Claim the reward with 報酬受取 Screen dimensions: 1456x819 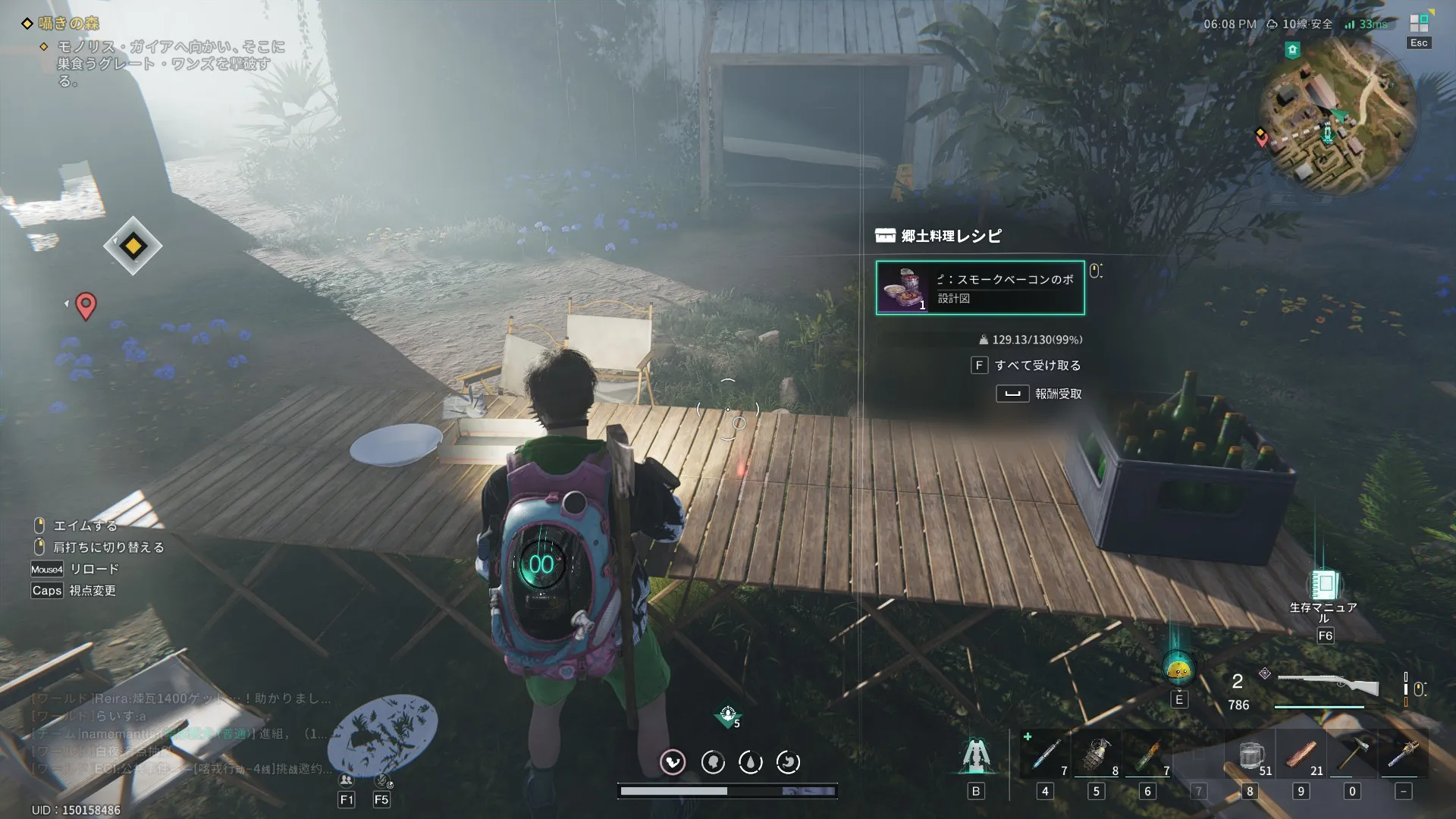click(1057, 394)
